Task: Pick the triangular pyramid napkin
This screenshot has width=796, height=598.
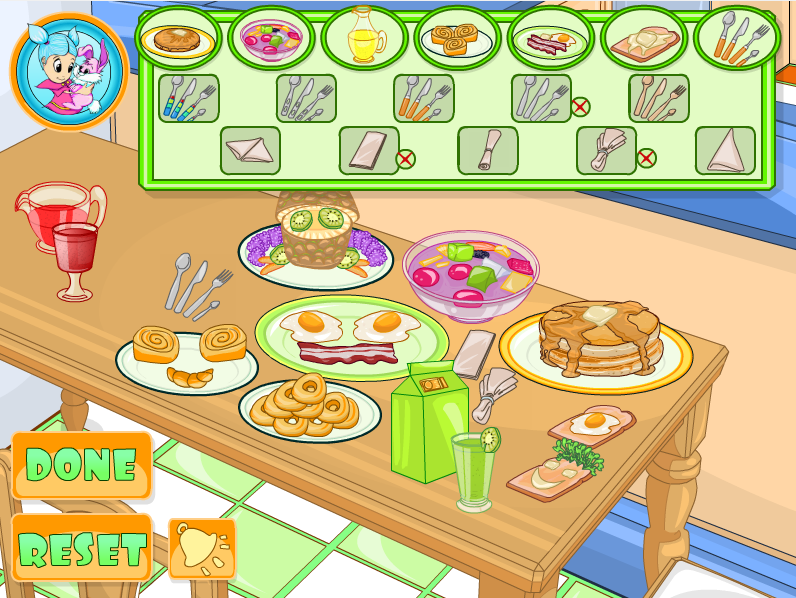Action: pos(725,150)
